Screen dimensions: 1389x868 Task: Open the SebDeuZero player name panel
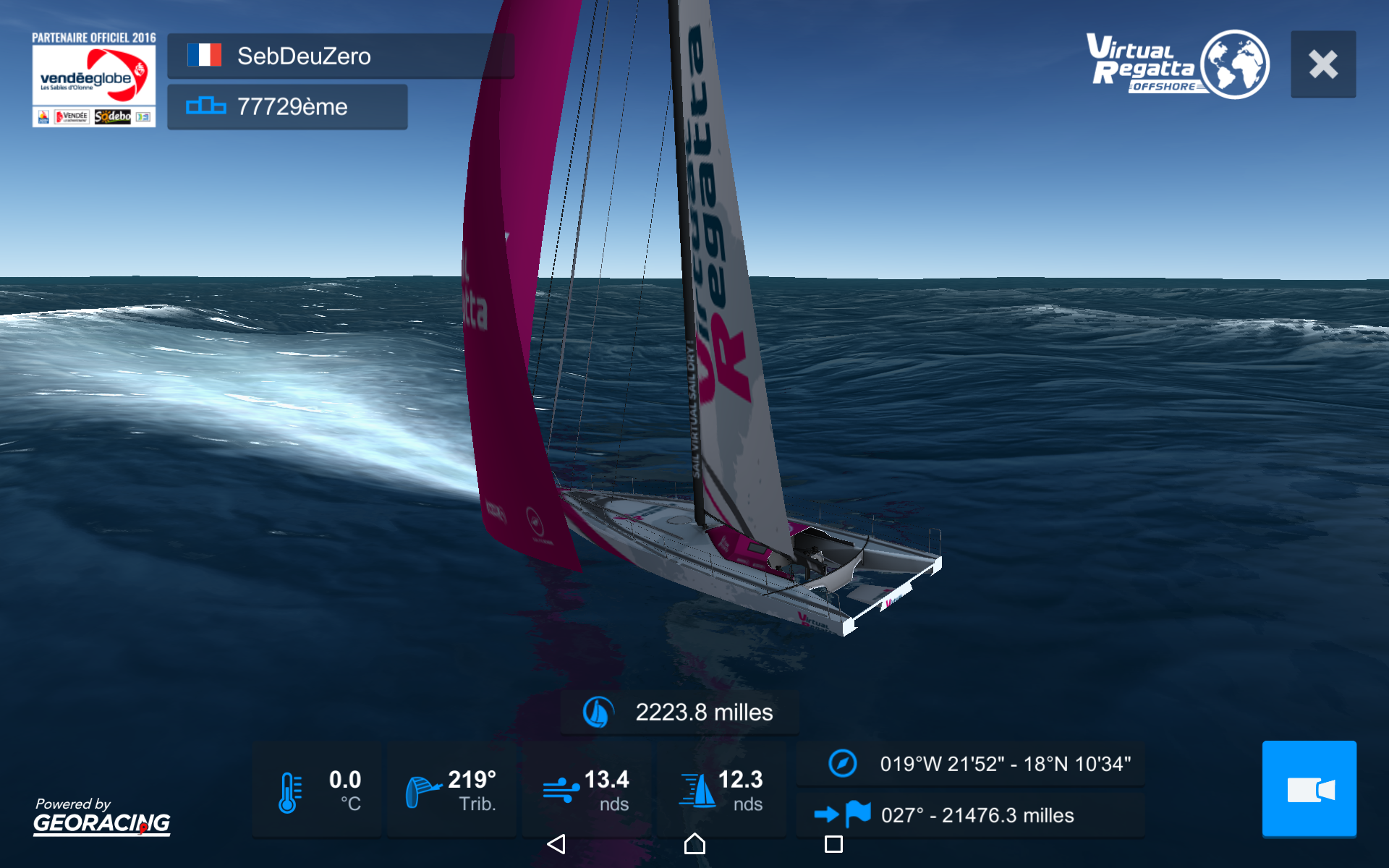(x=340, y=56)
